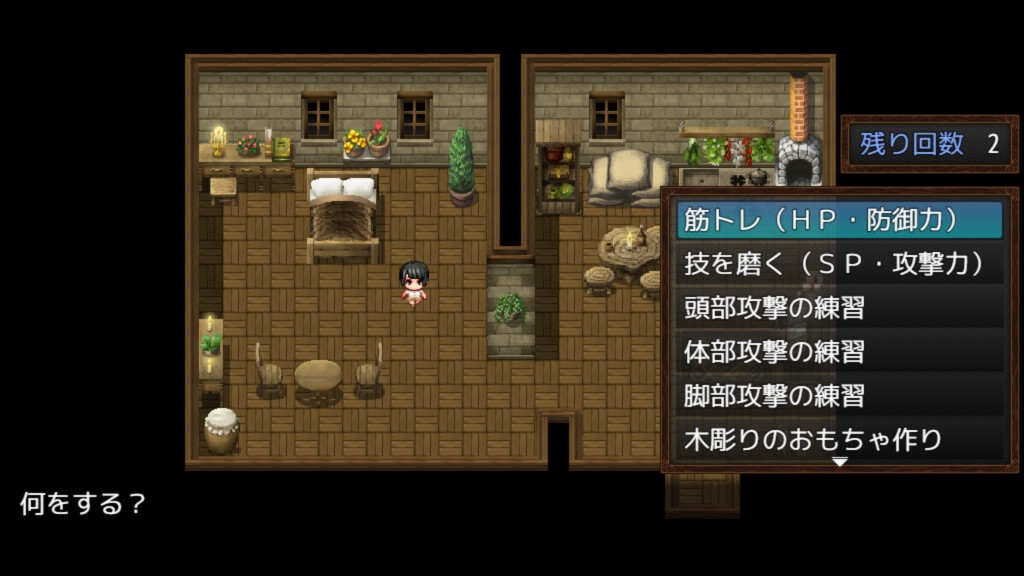Viewport: 1024px width, 576px height.
Task: Select 筋トレ（HP・防御力） training option
Action: (839, 220)
